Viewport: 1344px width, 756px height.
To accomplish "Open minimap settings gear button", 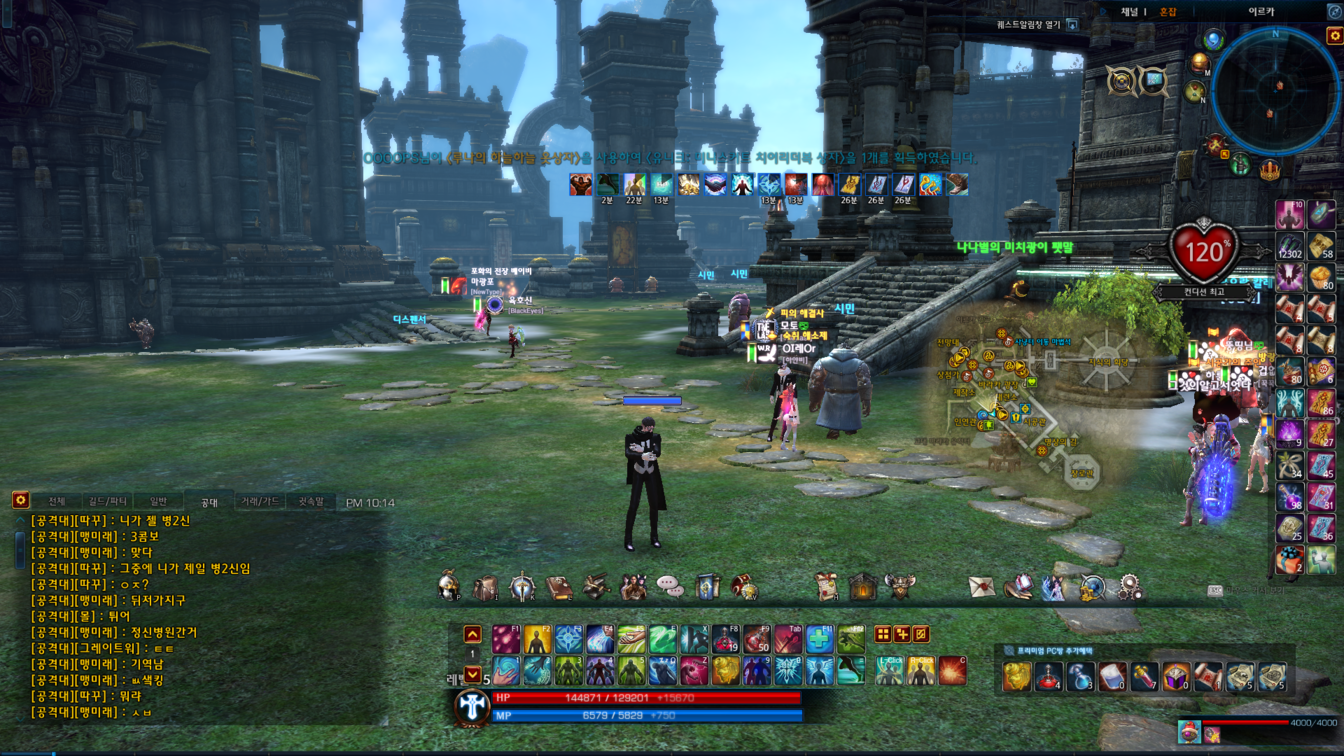I will pos(1334,36).
